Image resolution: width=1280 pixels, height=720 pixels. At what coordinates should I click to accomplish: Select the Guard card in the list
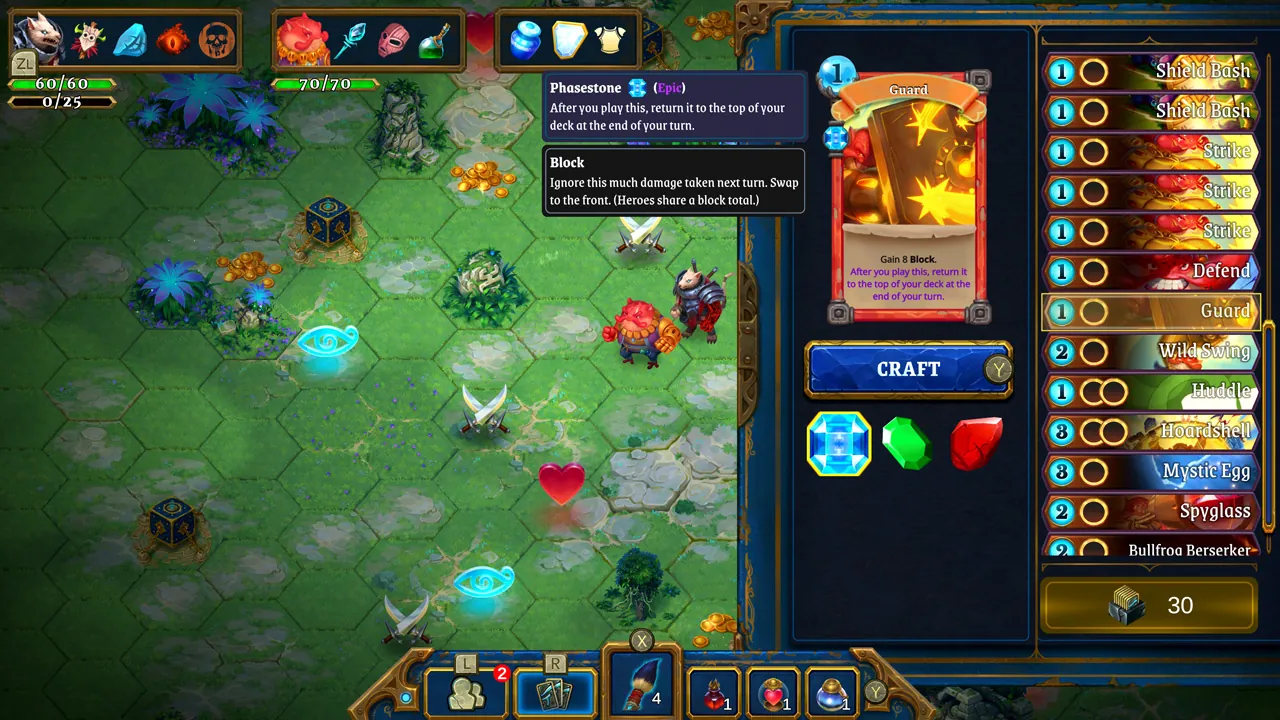coord(1150,311)
